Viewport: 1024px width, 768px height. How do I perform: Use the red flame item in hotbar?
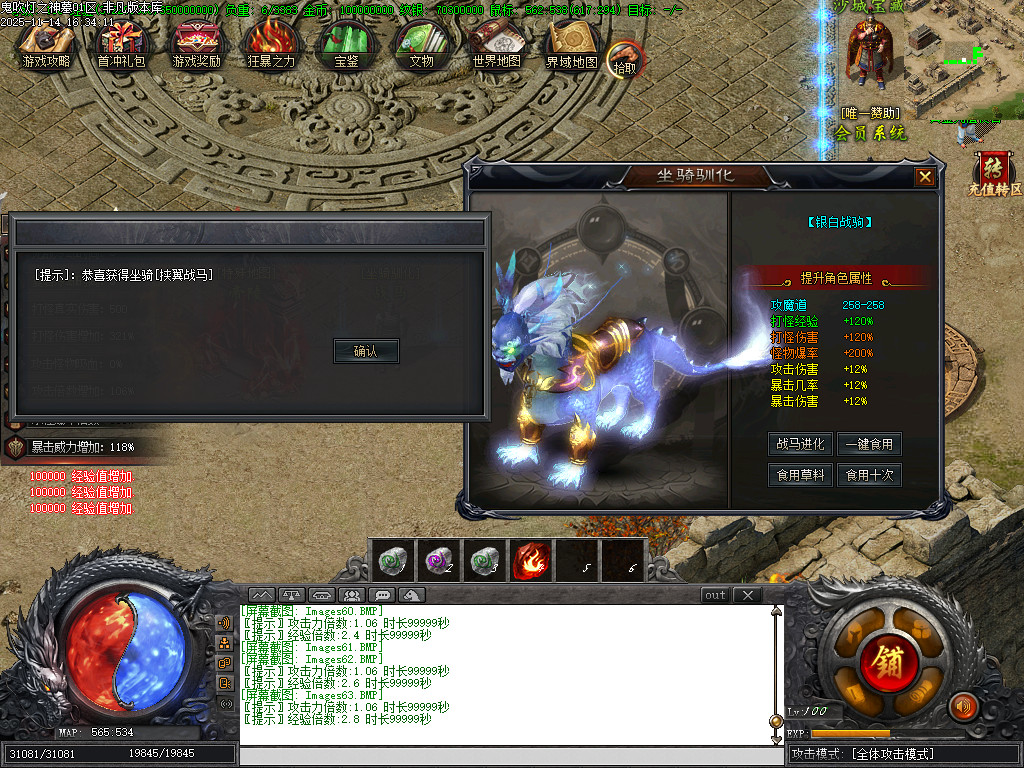[529, 560]
